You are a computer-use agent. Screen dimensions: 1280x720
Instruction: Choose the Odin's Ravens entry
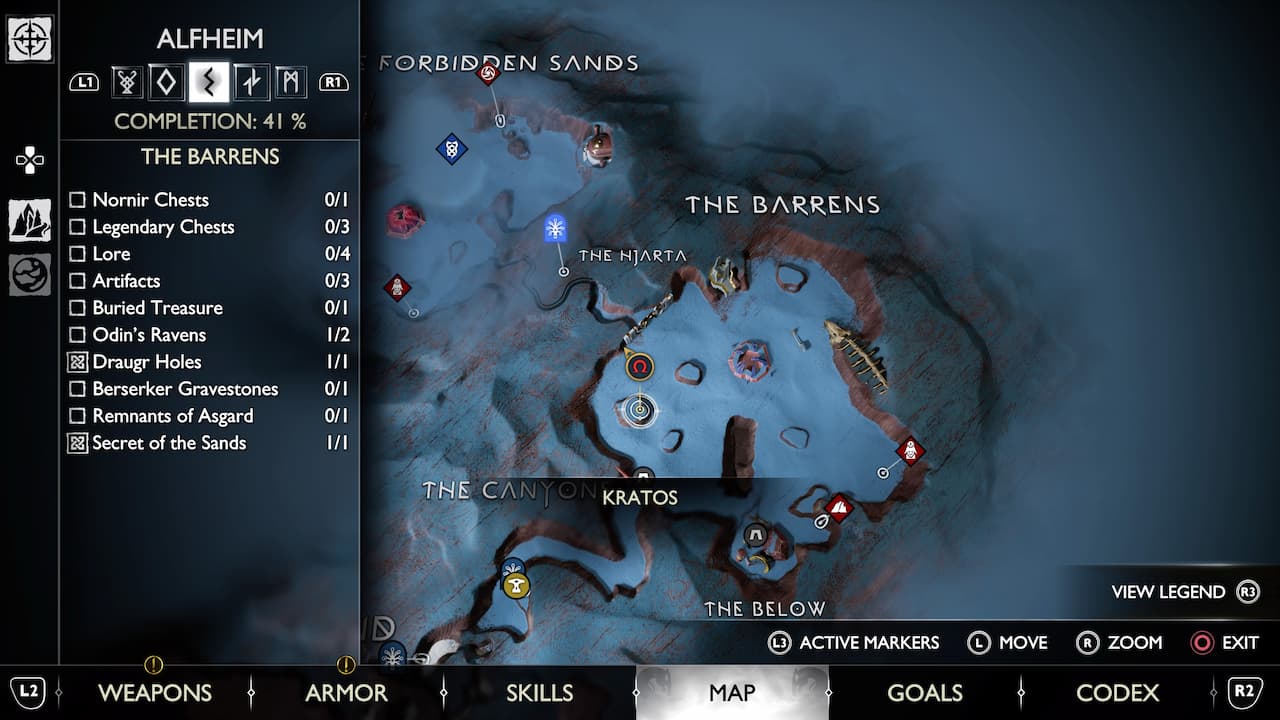tap(149, 335)
